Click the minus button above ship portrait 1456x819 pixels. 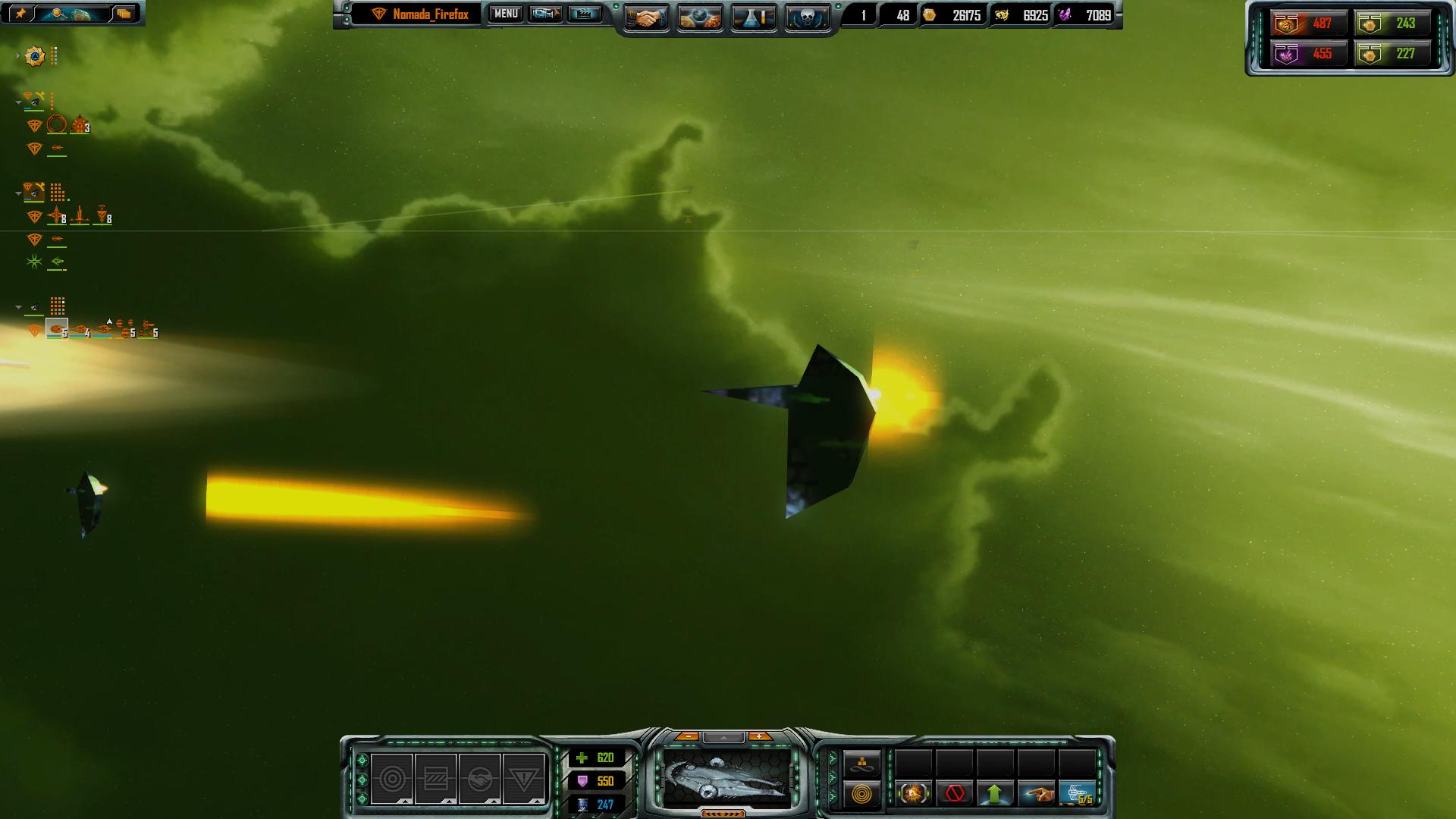click(688, 736)
